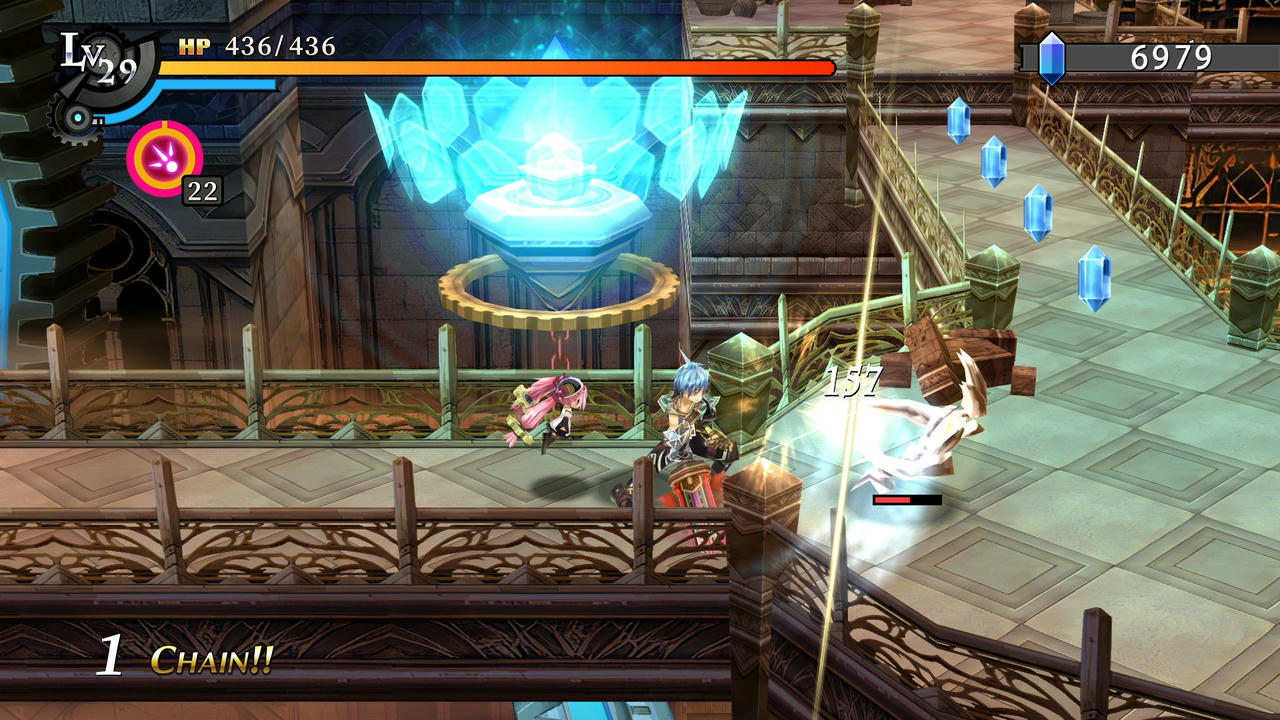Activate the pink circular skill icon
The width and height of the screenshot is (1280, 720).
pyautogui.click(x=164, y=158)
